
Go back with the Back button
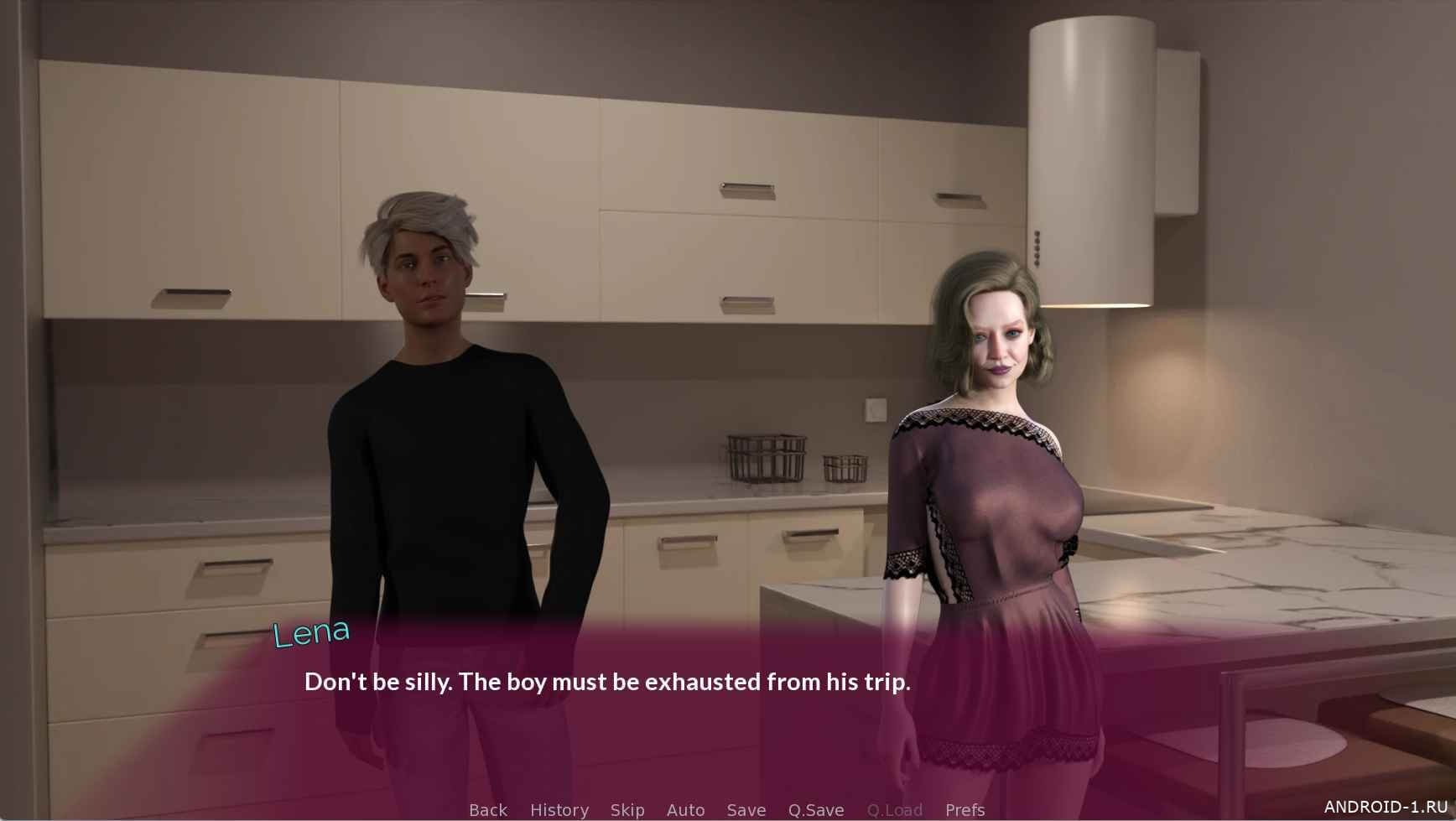coord(488,810)
